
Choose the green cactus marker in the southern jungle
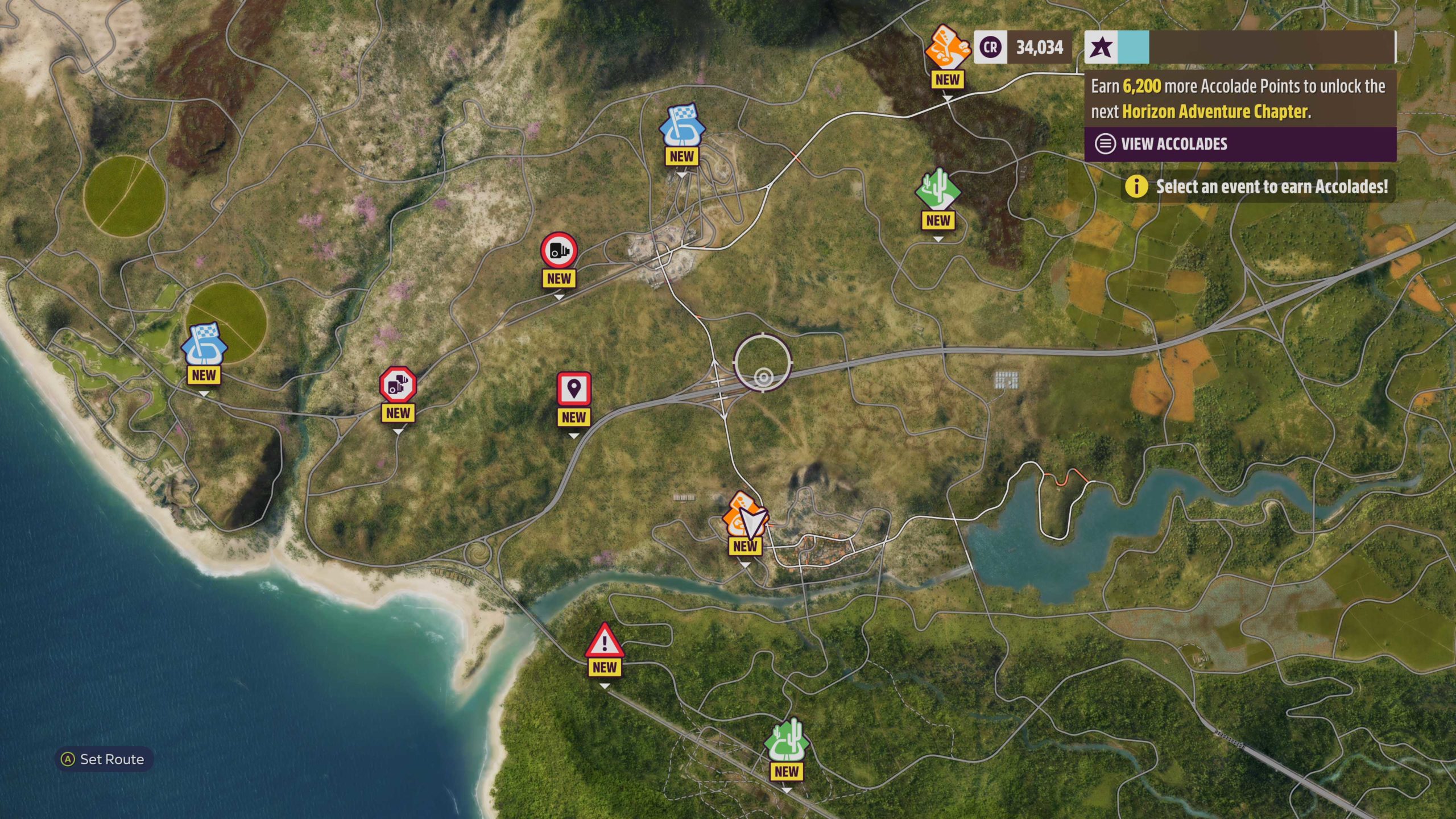pos(787,741)
